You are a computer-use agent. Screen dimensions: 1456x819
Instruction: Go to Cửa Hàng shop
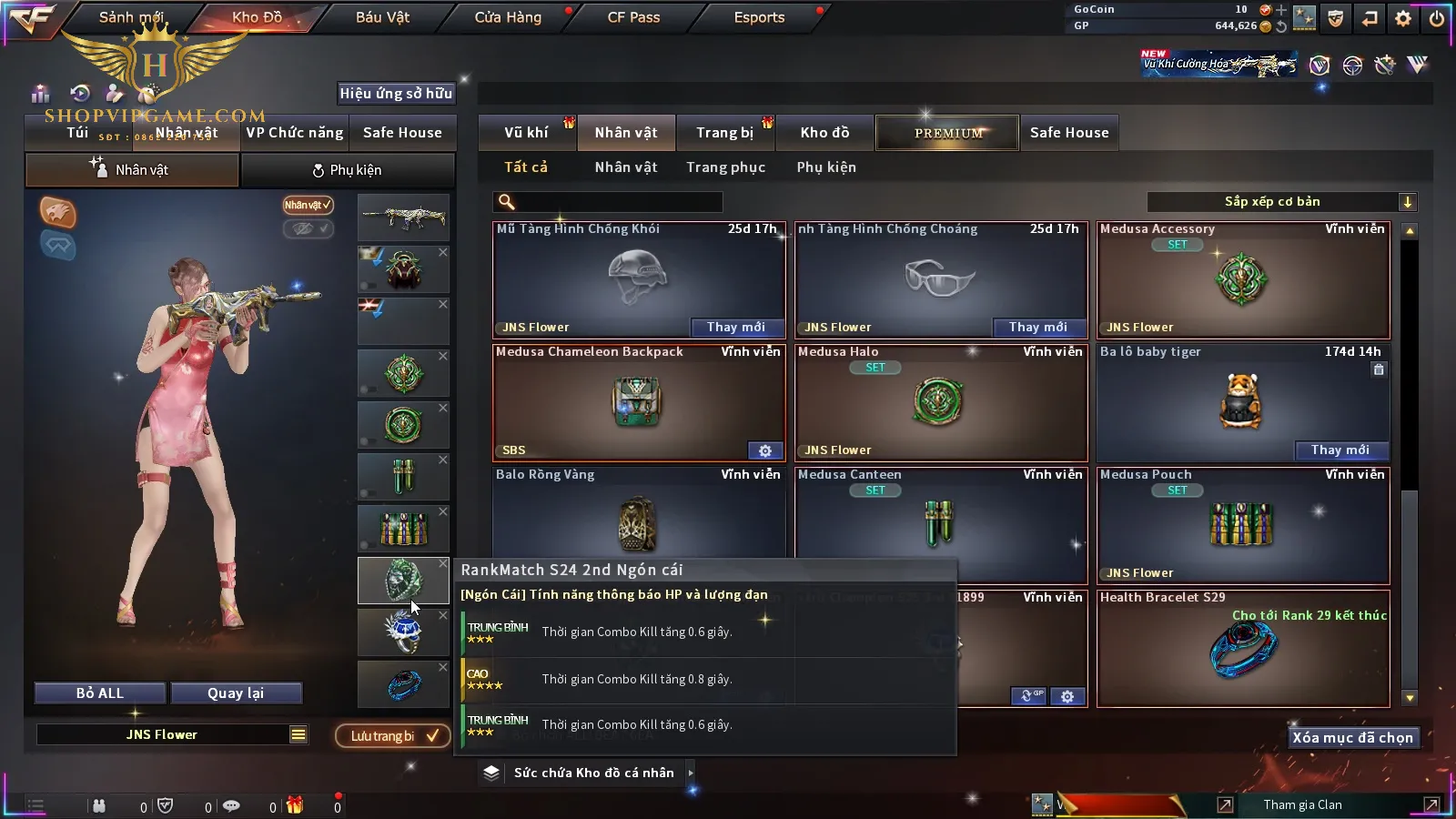(508, 17)
